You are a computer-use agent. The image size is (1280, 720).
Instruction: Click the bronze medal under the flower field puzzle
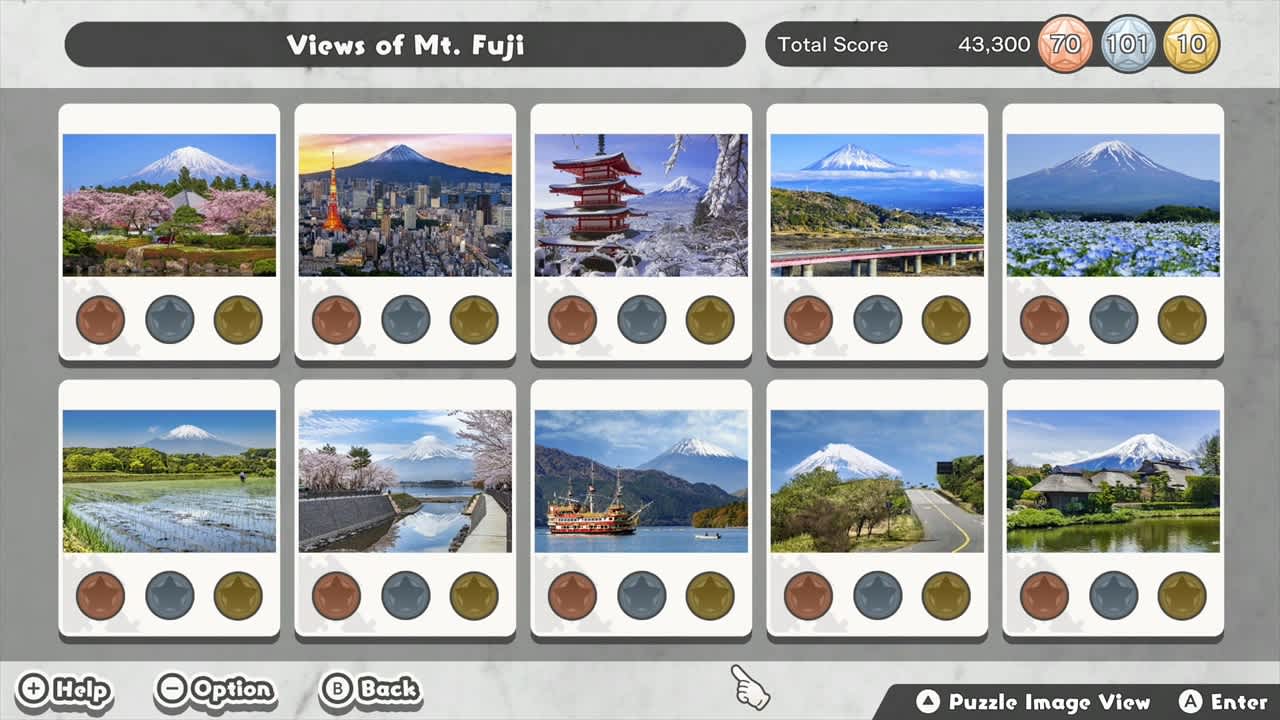pyautogui.click(x=1045, y=320)
